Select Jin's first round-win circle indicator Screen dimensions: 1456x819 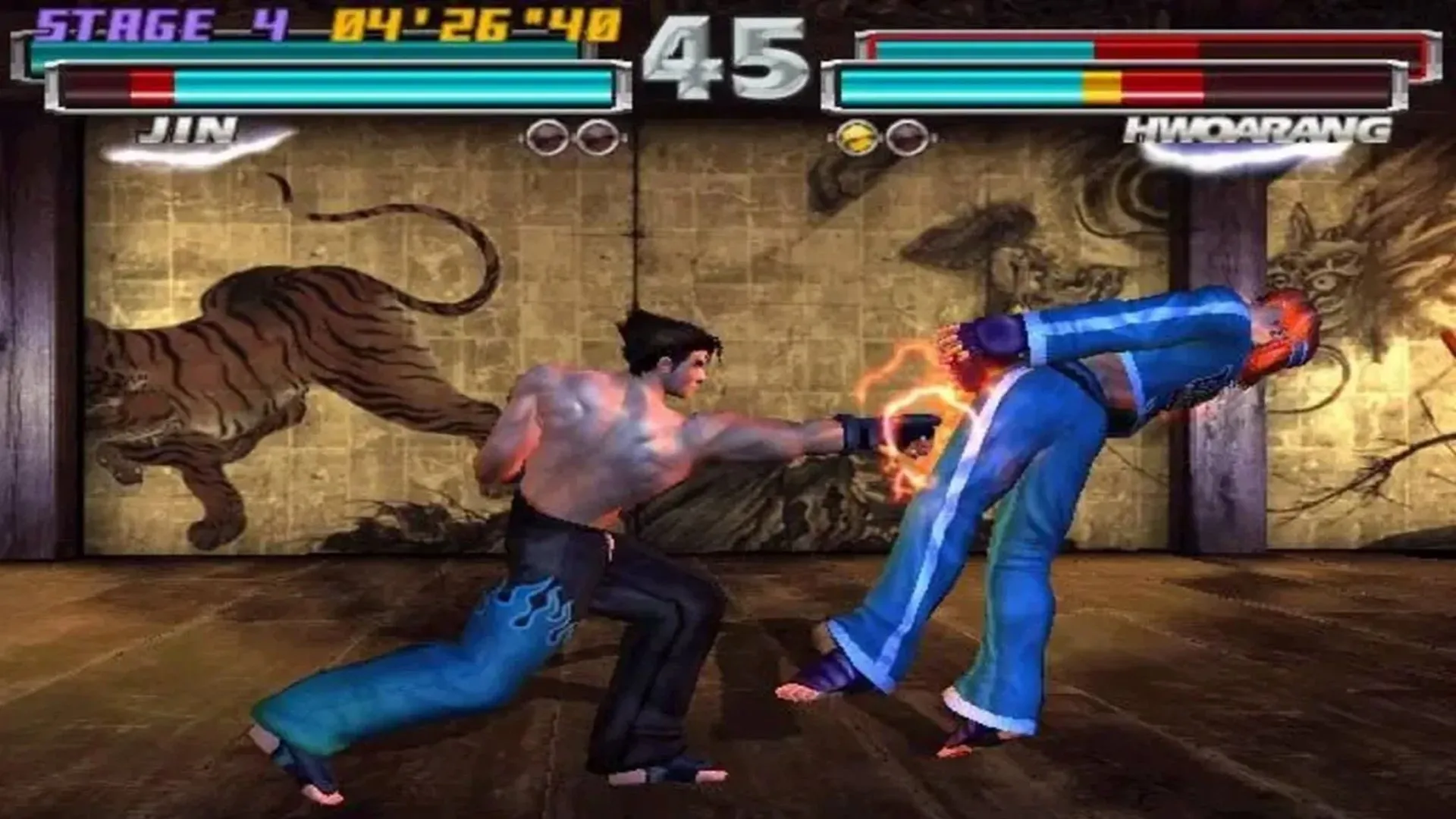point(546,135)
